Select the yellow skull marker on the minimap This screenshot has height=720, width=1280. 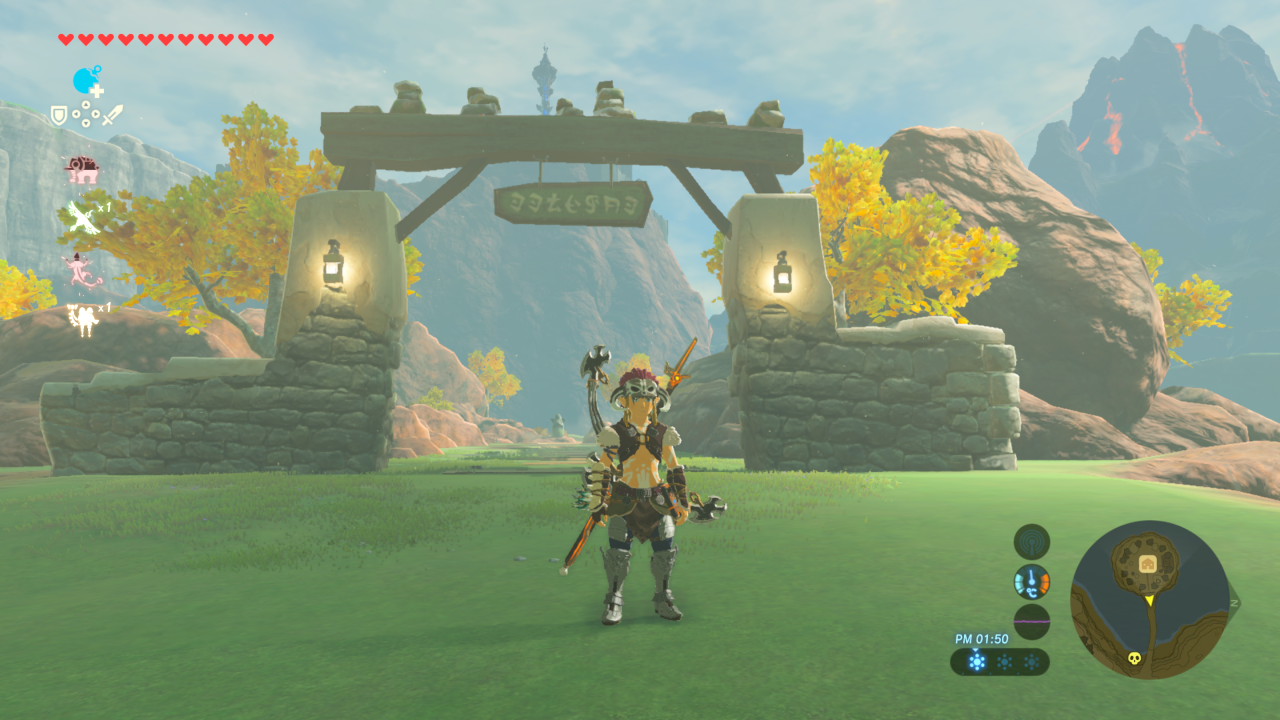(x=1135, y=658)
